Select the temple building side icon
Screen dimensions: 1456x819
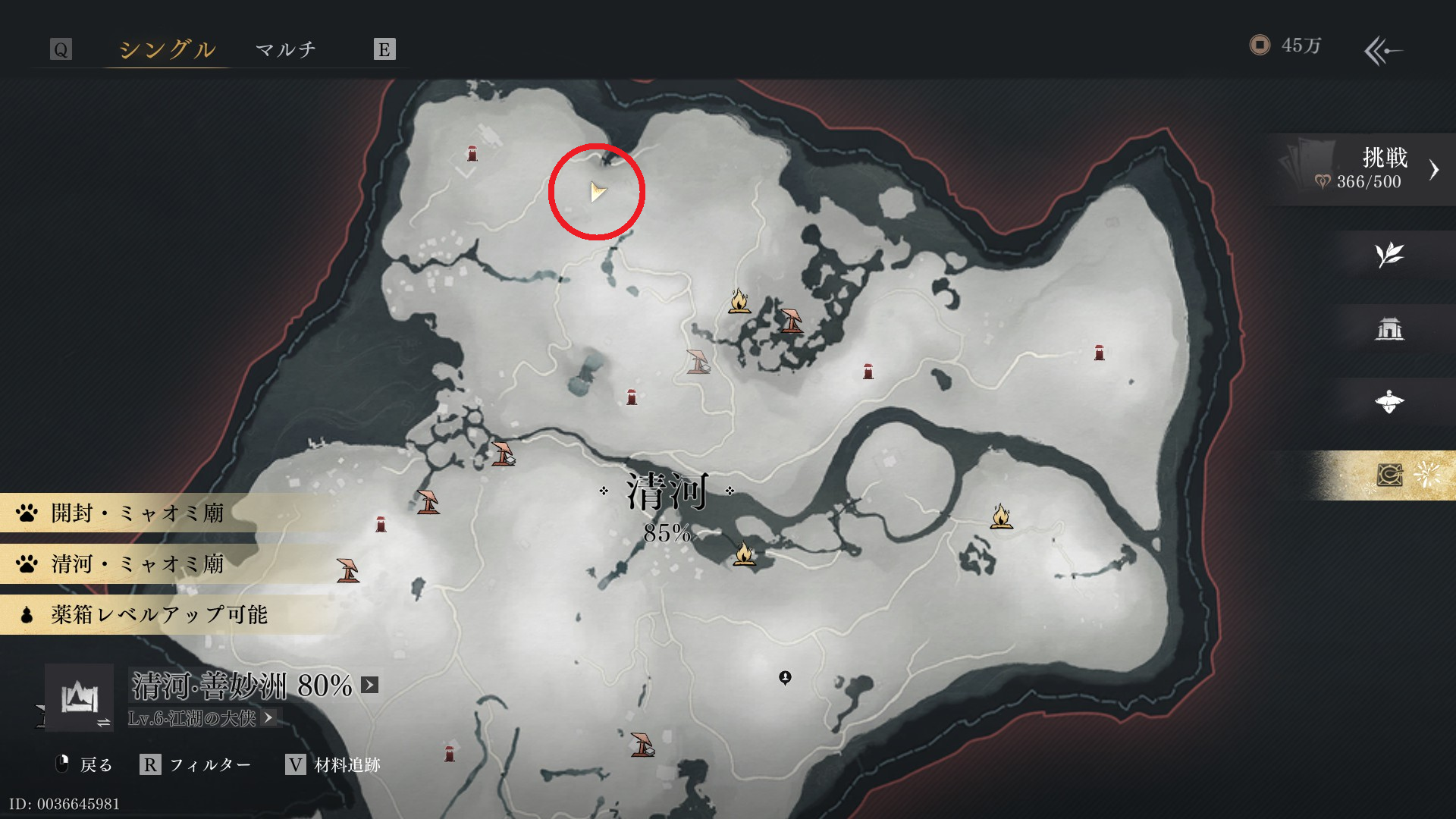tap(1389, 329)
